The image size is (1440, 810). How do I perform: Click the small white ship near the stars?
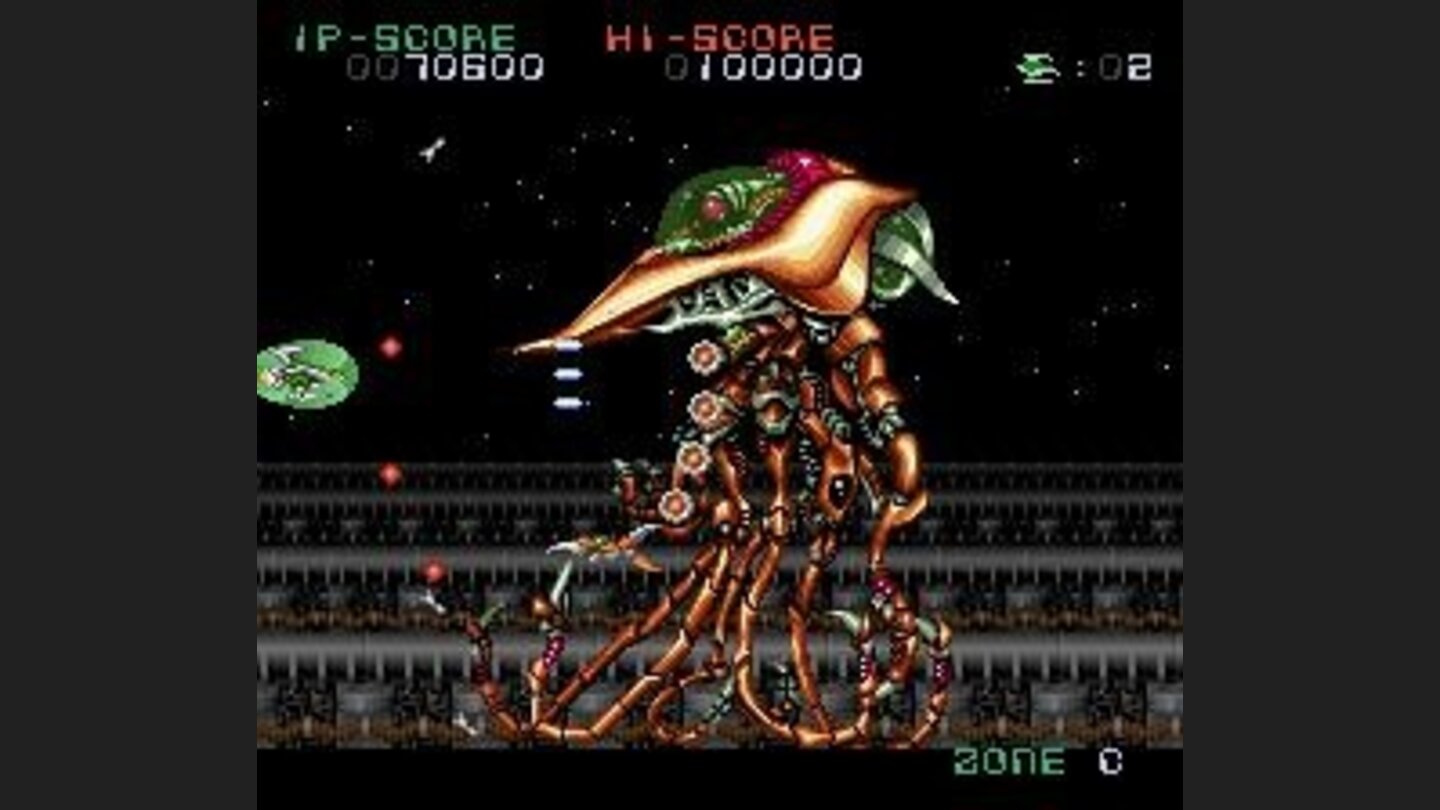click(x=430, y=148)
